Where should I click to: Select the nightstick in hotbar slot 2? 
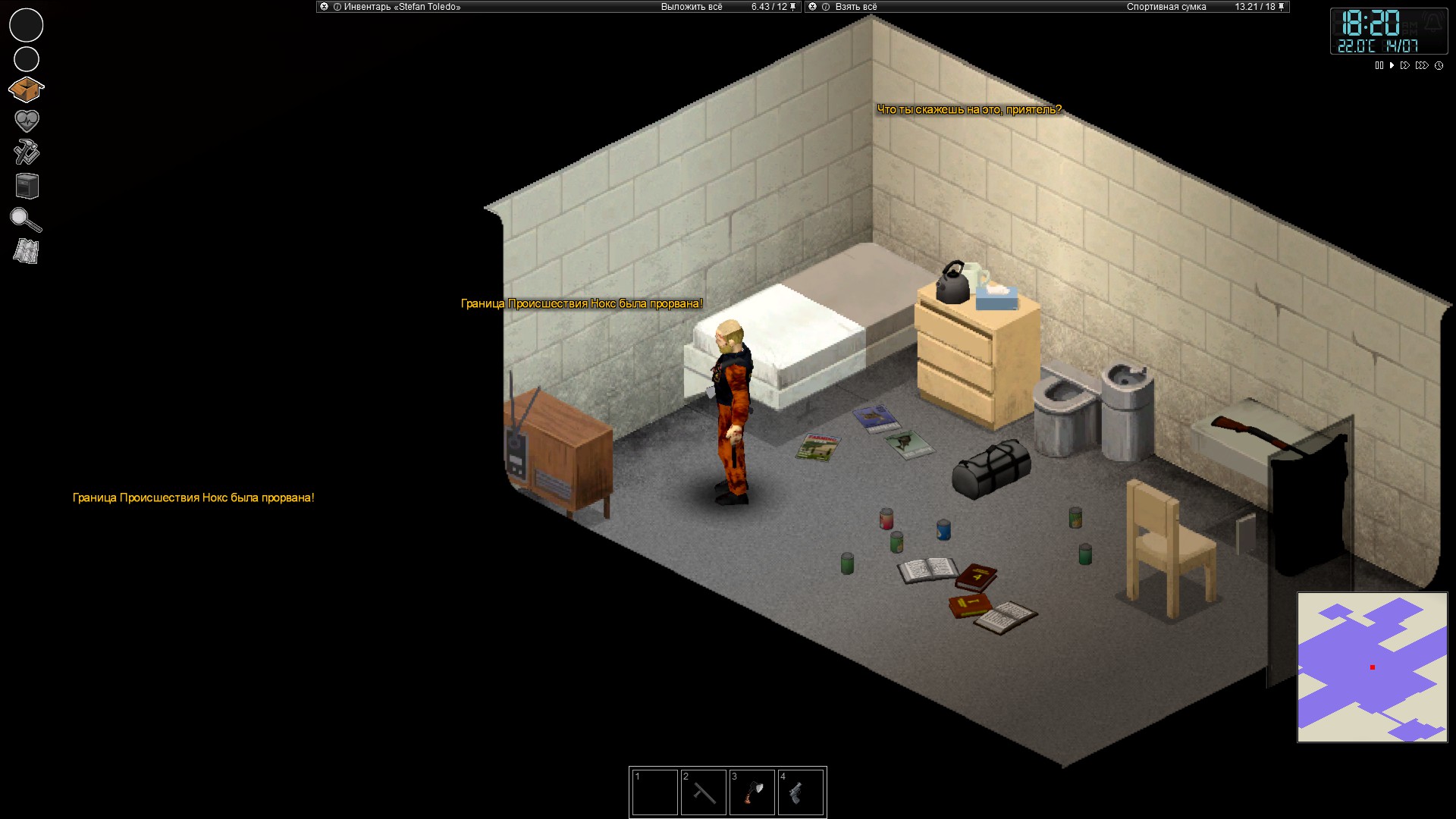coord(703,792)
